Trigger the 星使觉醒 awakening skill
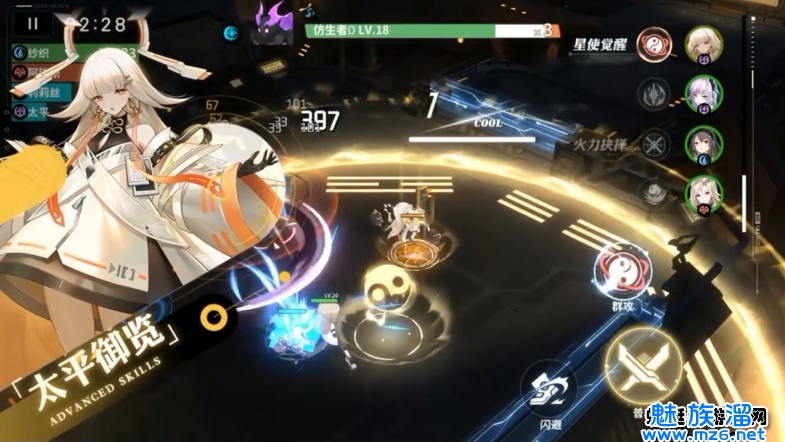This screenshot has height=442, width=785. (654, 46)
